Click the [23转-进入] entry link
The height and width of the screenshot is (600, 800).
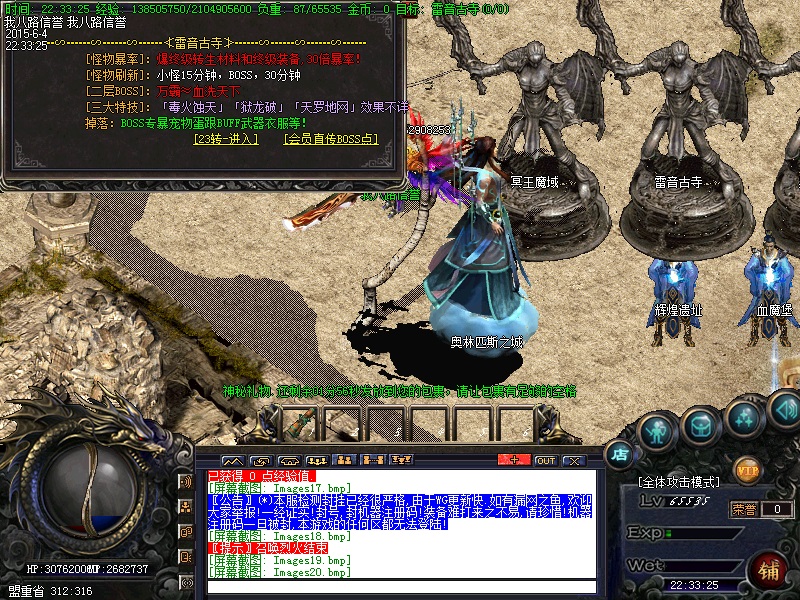(x=225, y=139)
